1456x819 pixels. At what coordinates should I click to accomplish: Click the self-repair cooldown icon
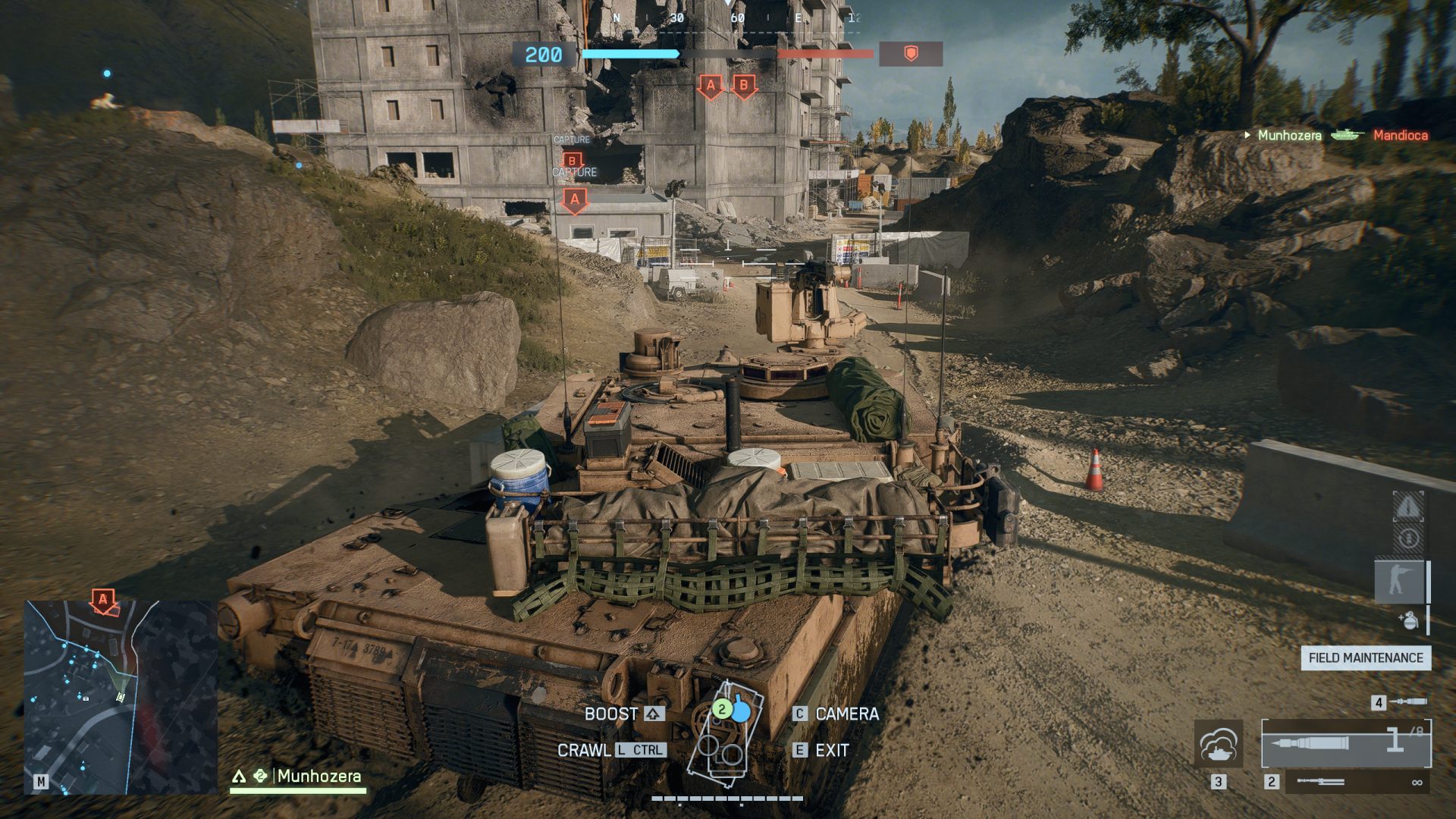pos(1407,538)
